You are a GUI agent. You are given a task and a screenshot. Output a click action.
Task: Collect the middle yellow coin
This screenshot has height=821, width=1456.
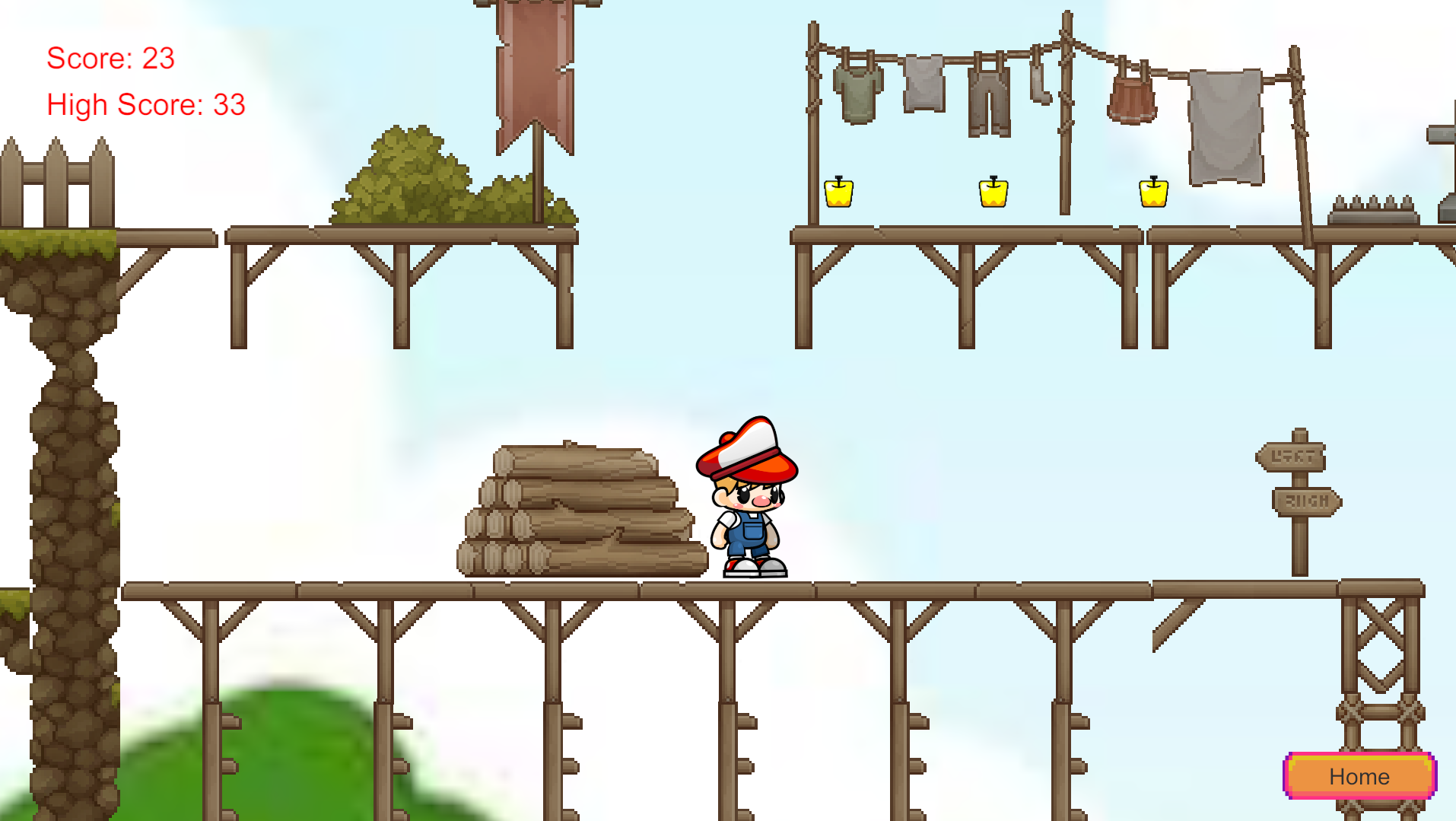click(993, 194)
